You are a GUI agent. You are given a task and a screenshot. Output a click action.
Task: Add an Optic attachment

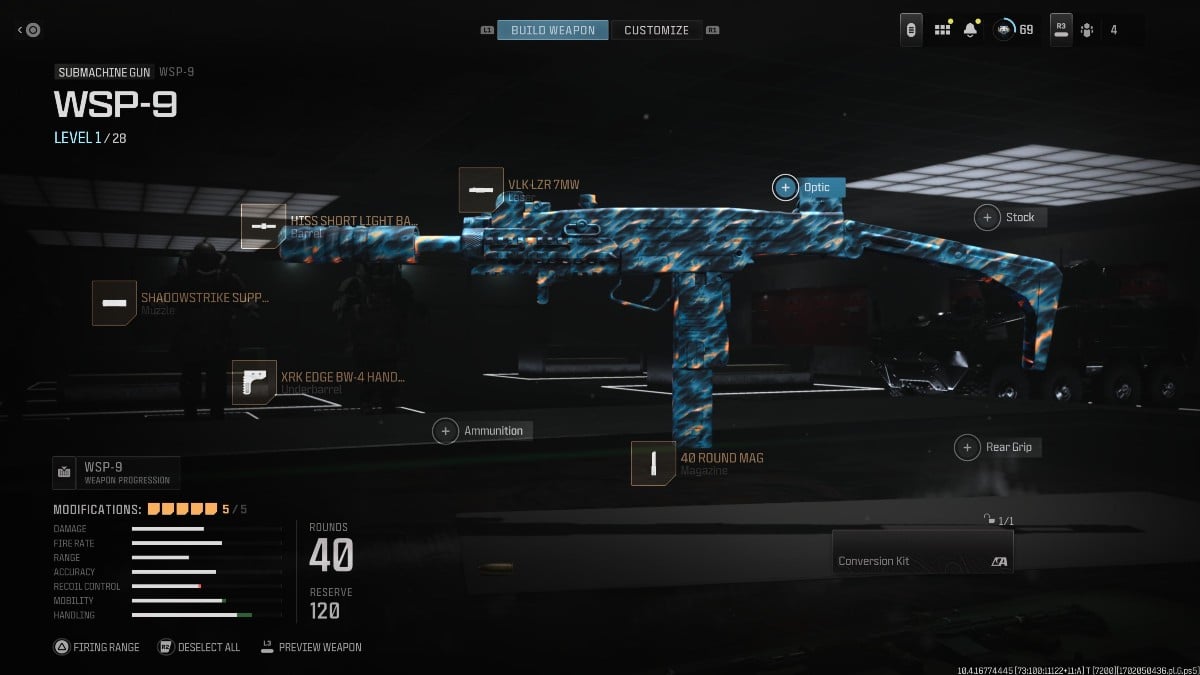click(x=786, y=187)
